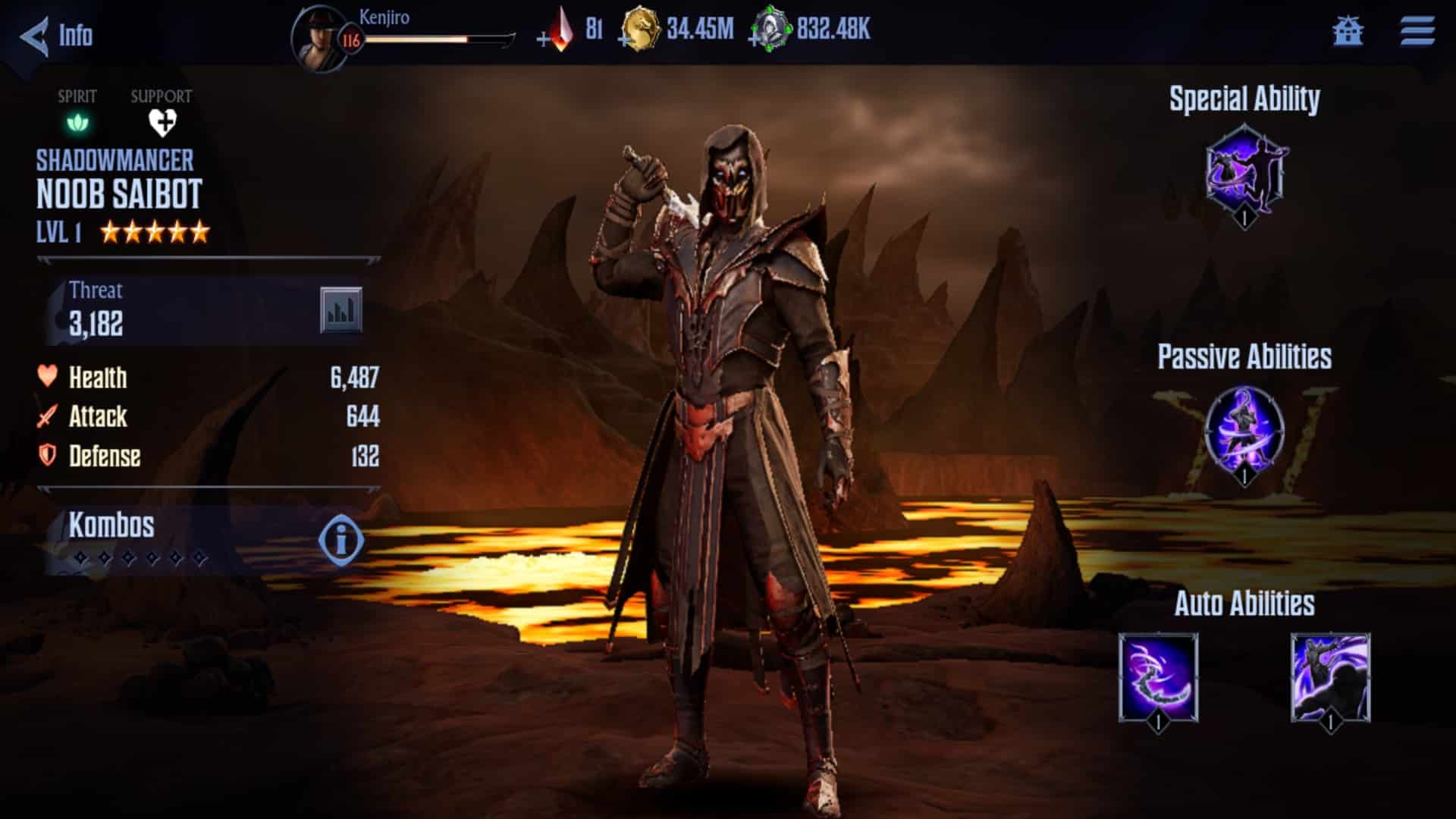This screenshot has width=1456, height=819.
Task: Click the Kombos info button
Action: [x=340, y=538]
